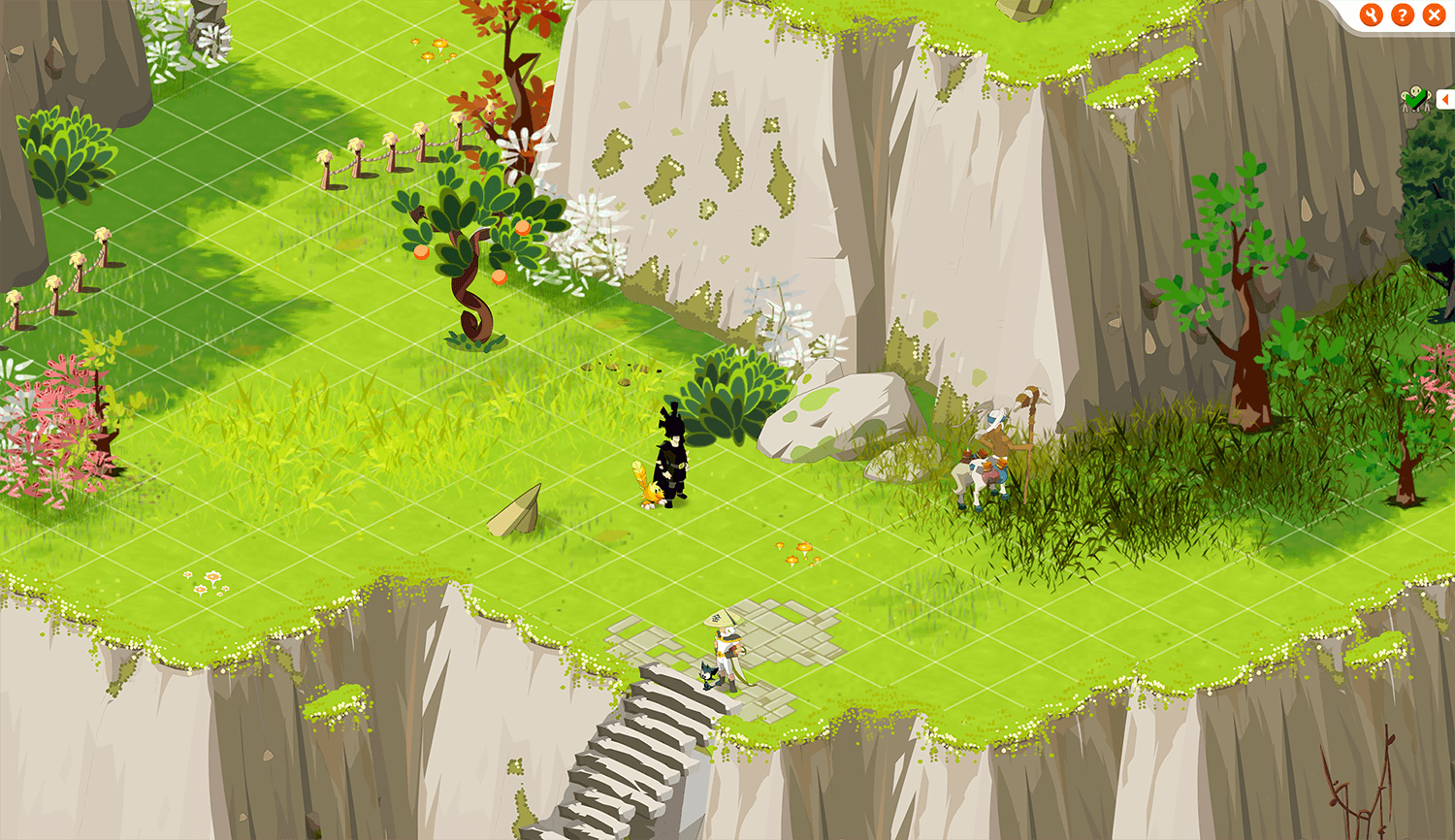The height and width of the screenshot is (840, 1455).
Task: Open options with the wrench button
Action: coord(1371,15)
